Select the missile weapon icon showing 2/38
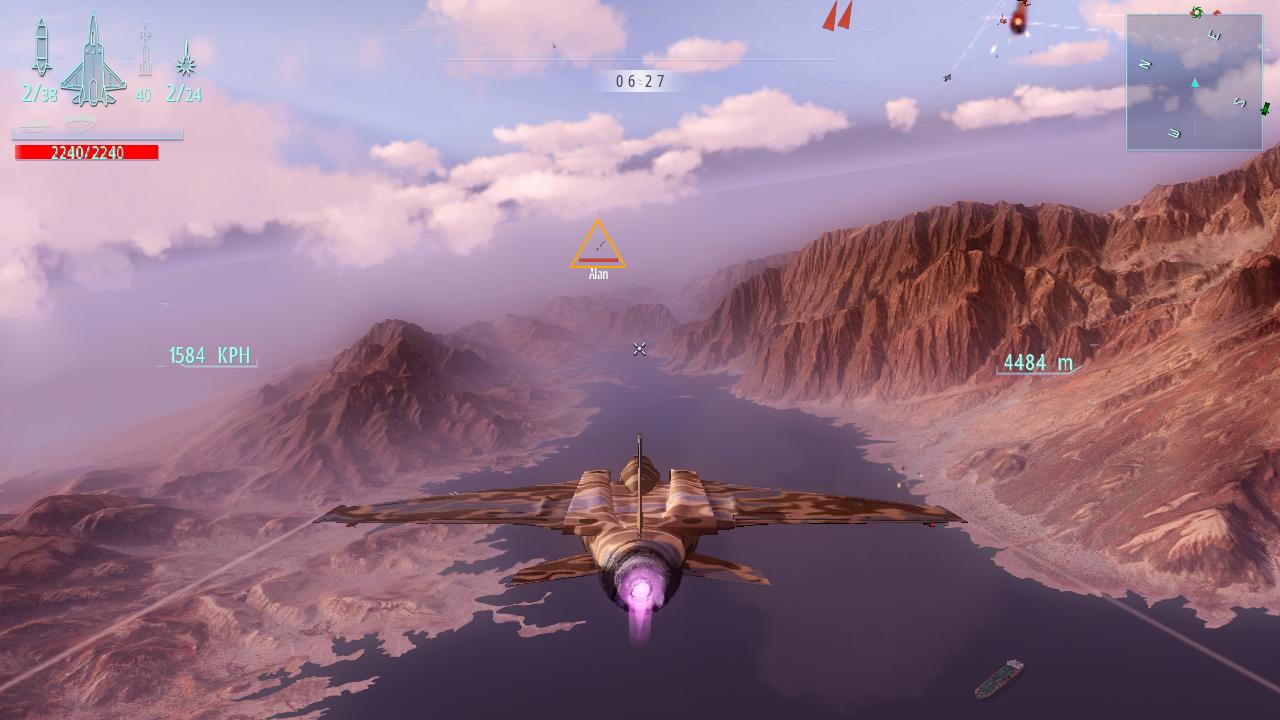The image size is (1280, 720). [40, 50]
